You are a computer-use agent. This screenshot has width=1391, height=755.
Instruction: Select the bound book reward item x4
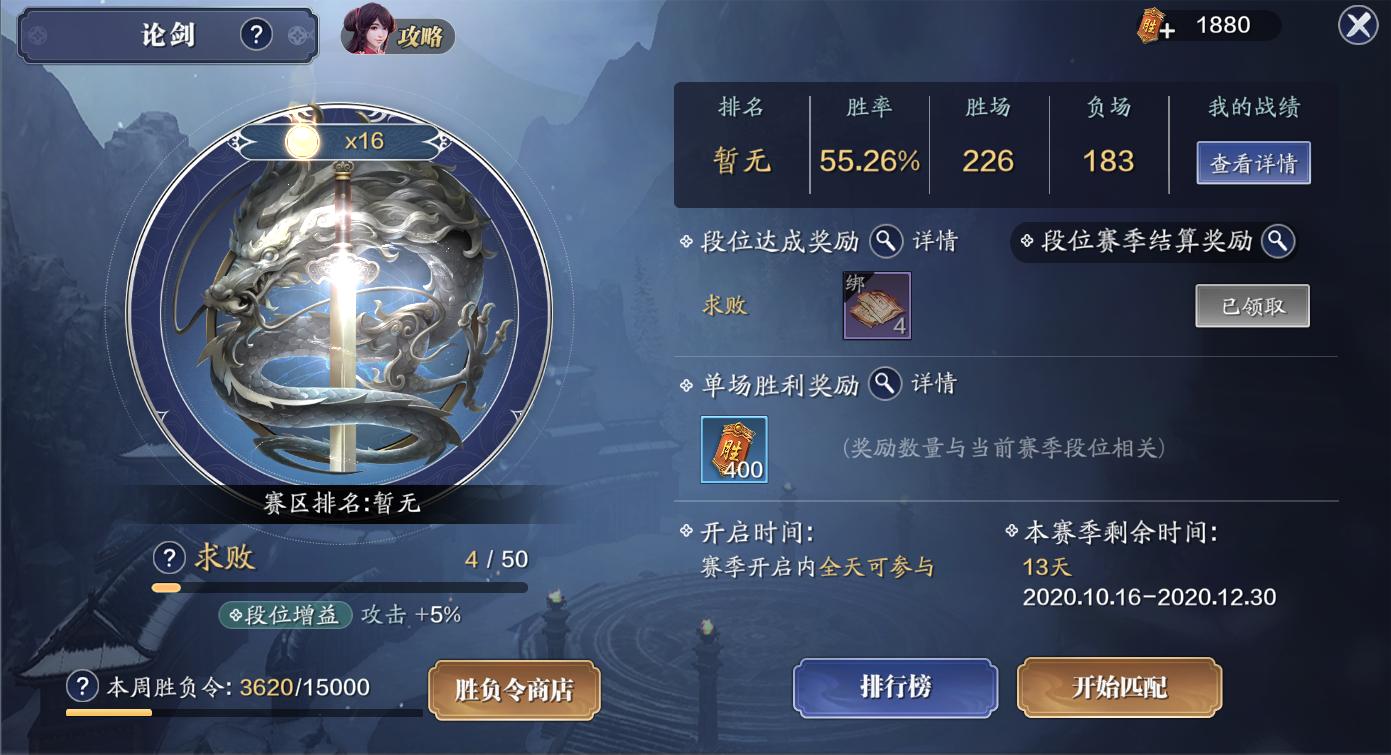click(x=877, y=305)
